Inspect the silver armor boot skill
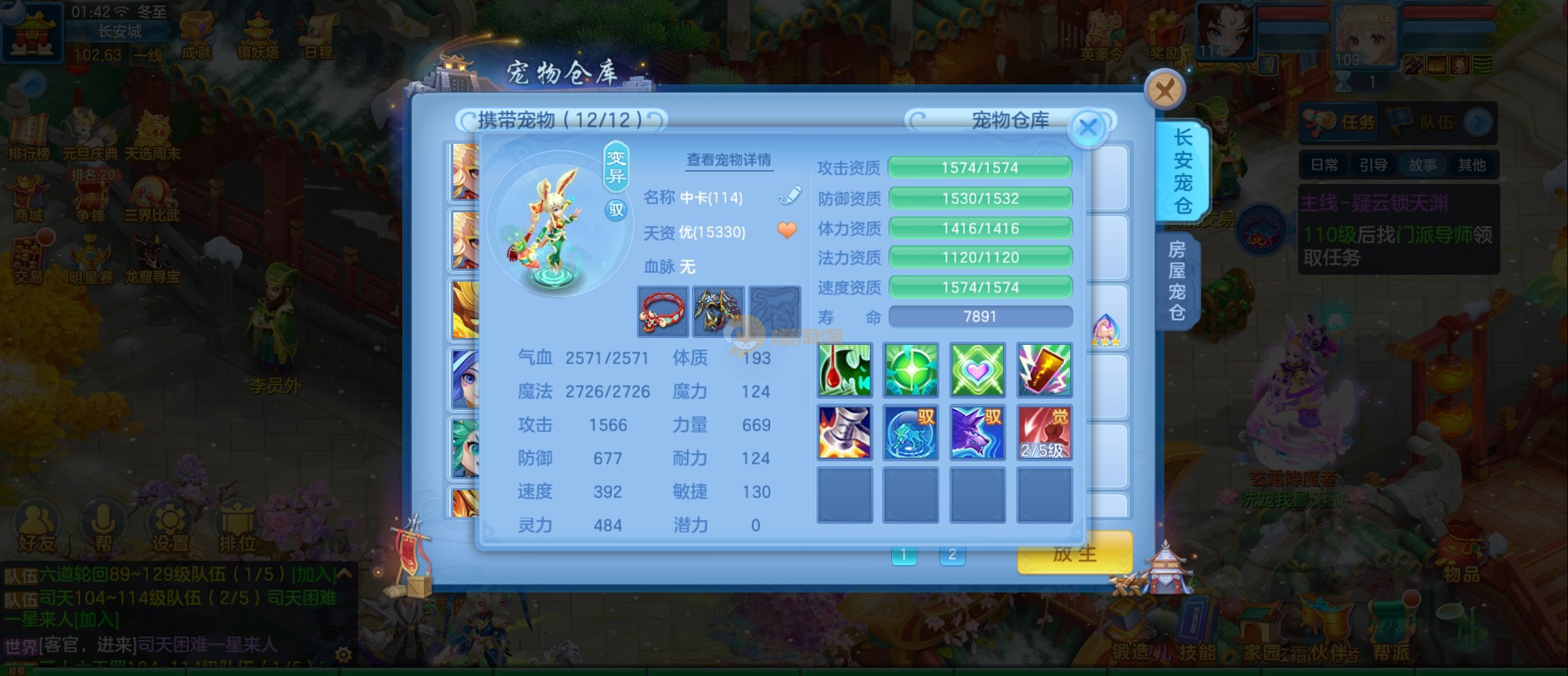 click(x=845, y=433)
